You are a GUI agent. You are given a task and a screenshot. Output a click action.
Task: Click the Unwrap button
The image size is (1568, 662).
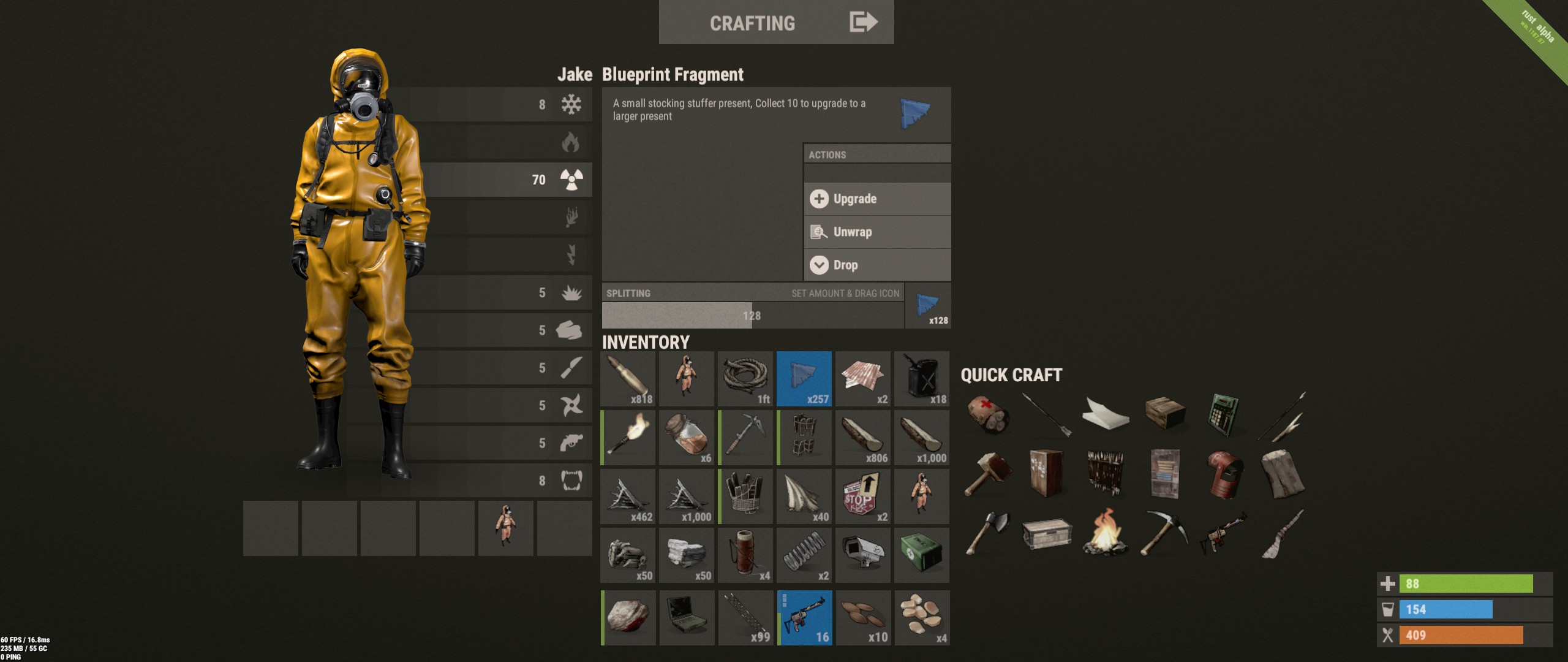coord(877,232)
